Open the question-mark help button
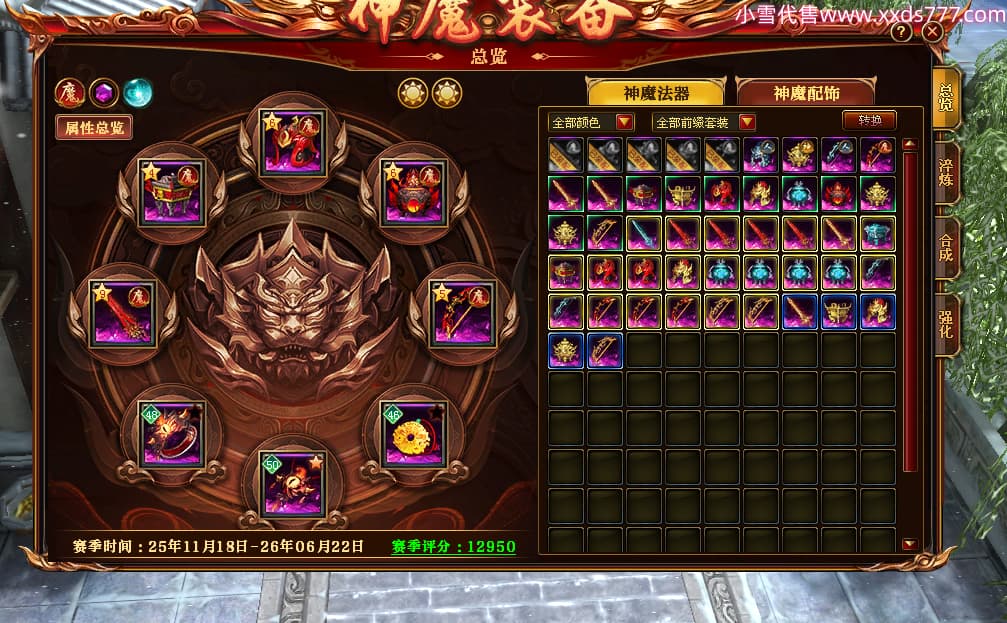Image resolution: width=1007 pixels, height=623 pixels. (x=901, y=32)
